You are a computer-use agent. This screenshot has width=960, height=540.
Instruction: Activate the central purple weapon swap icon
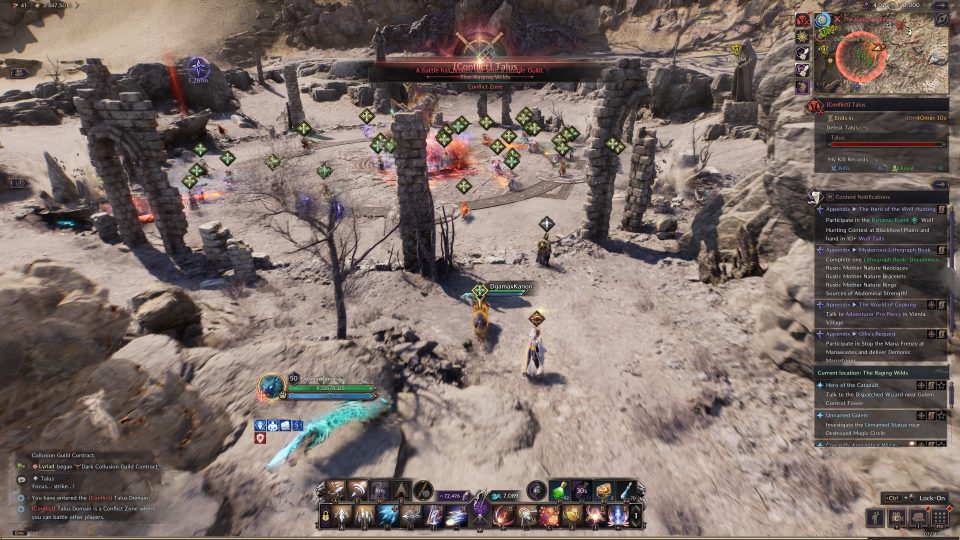tap(480, 507)
